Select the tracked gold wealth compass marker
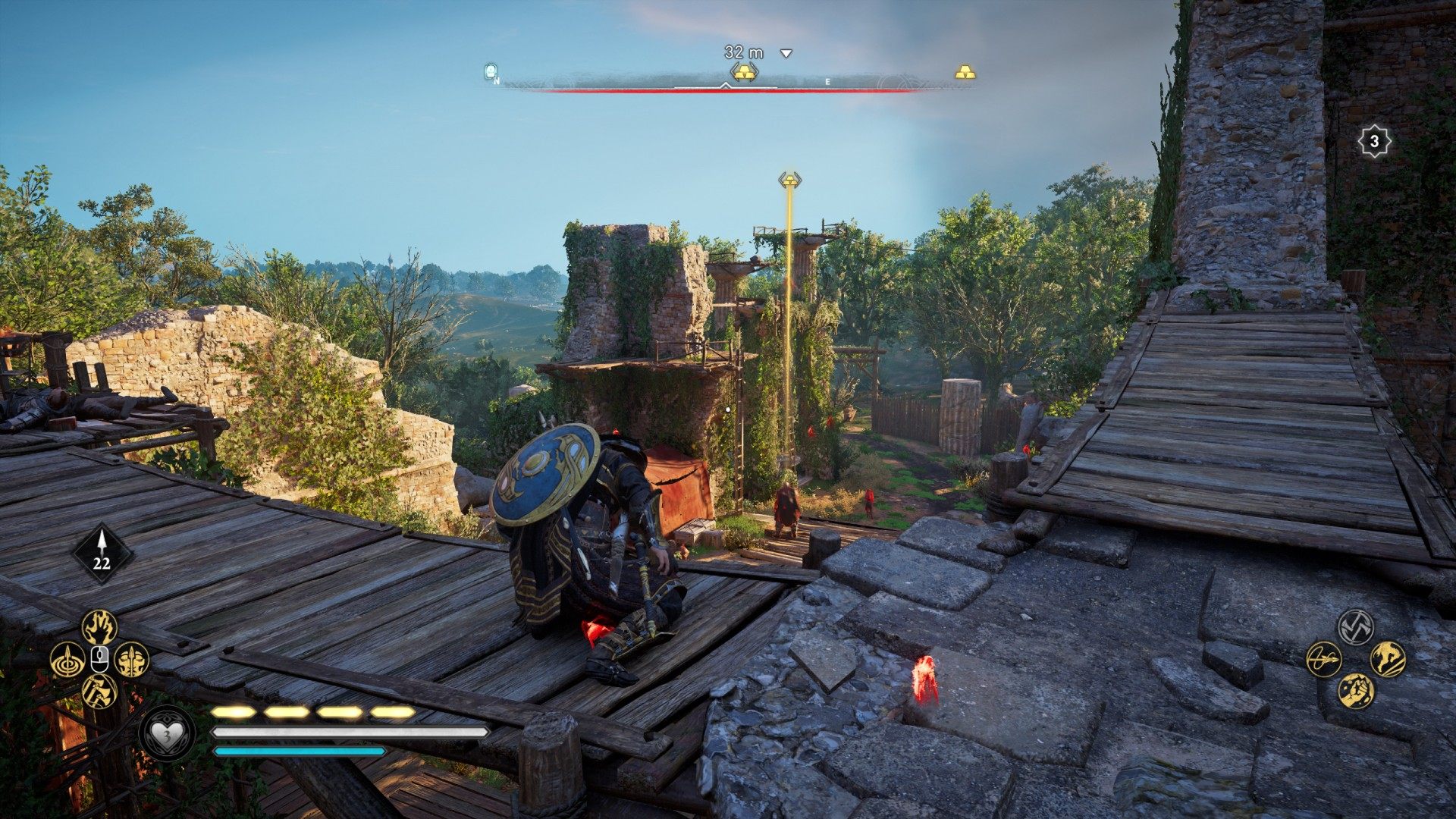Image resolution: width=1456 pixels, height=819 pixels. coord(745,73)
